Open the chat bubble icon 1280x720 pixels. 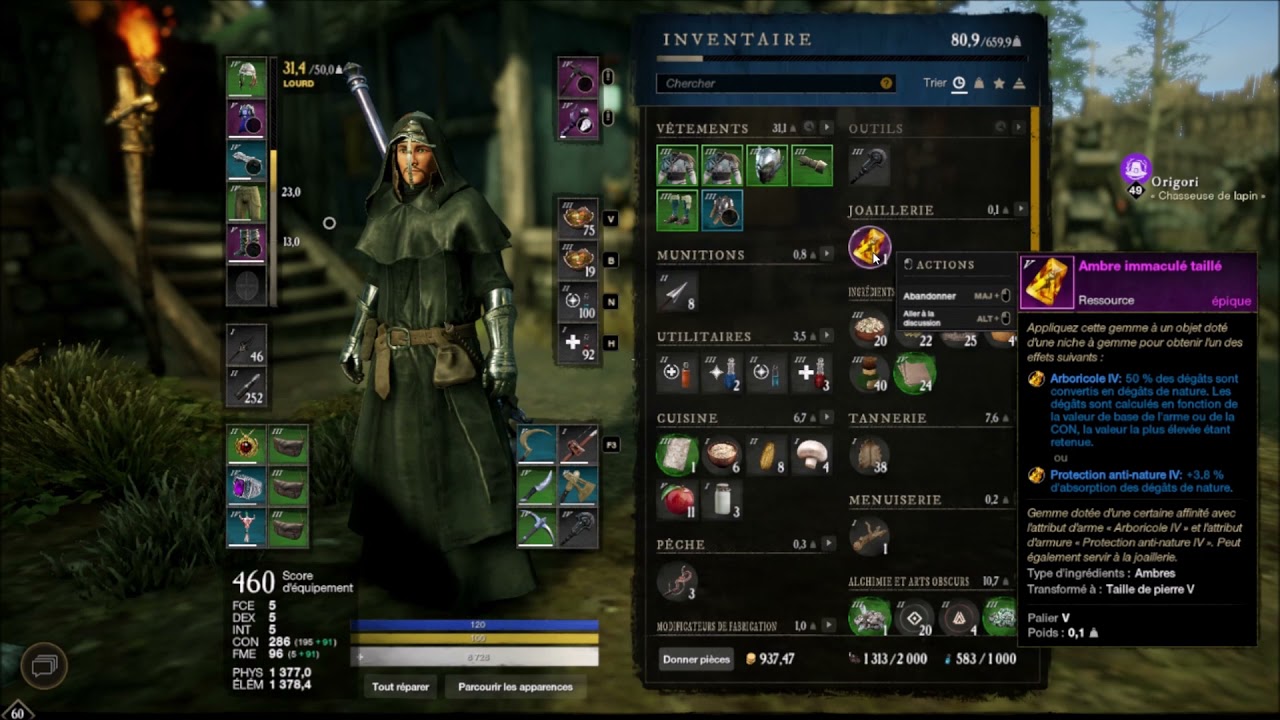click(46, 665)
